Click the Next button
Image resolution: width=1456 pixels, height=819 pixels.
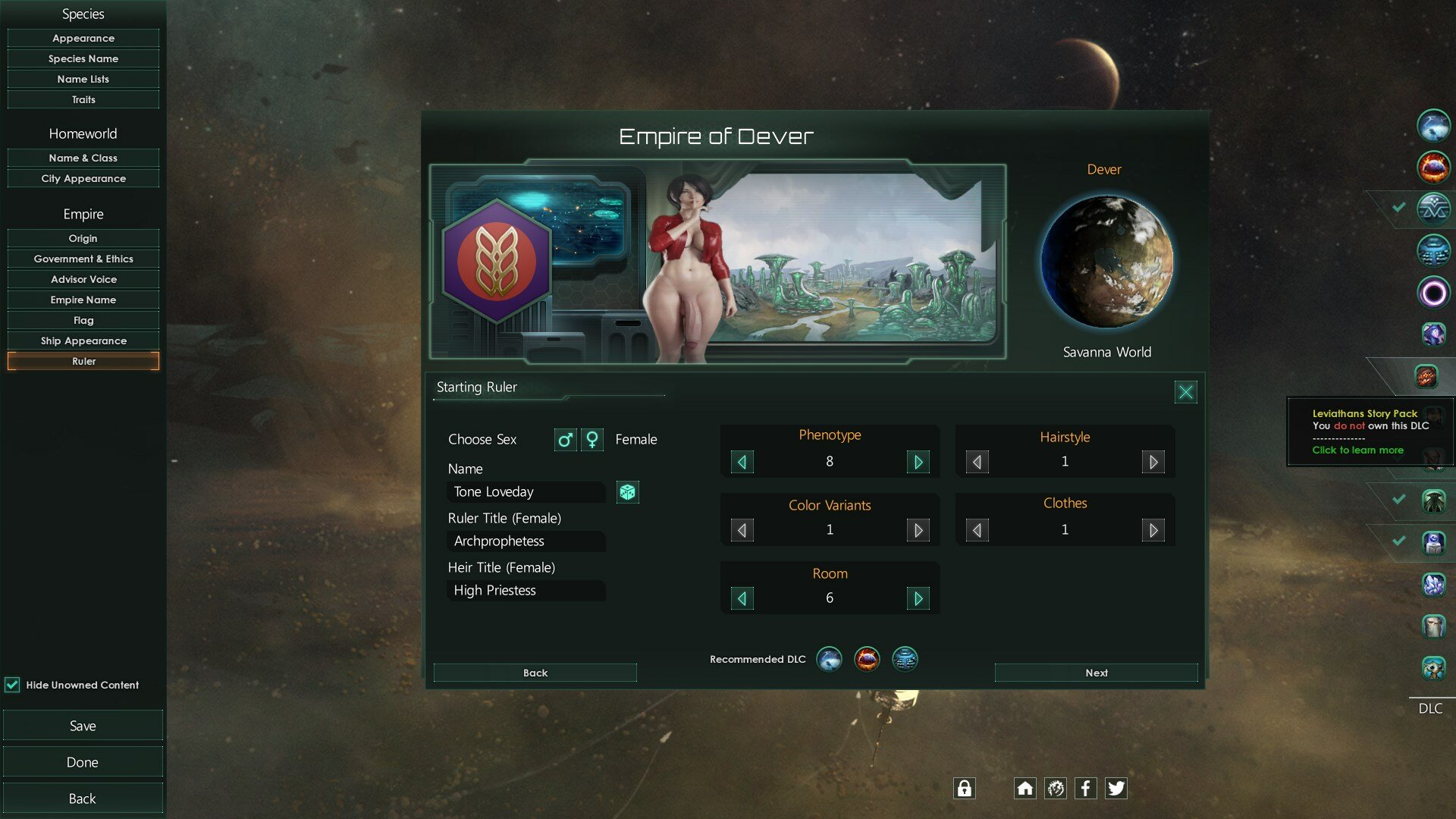point(1096,673)
